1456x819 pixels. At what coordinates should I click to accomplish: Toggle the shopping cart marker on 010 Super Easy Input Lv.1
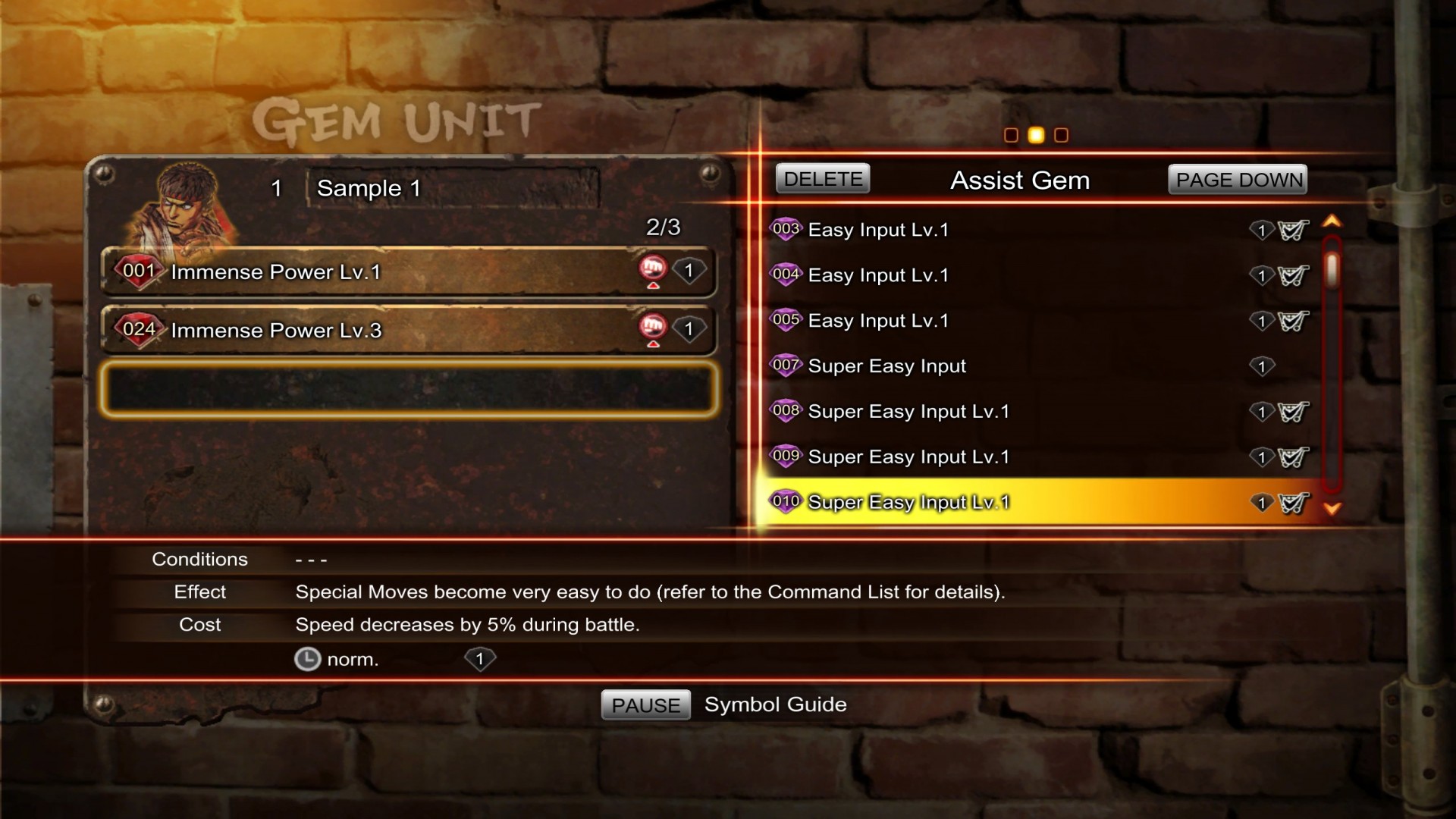[1295, 502]
